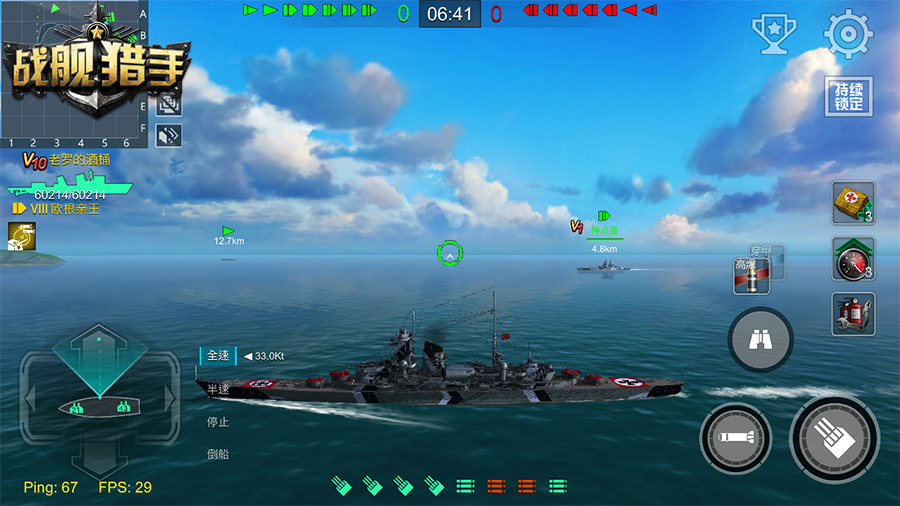This screenshot has width=900, height=506.
Task: Fire the main gun battery
Action: click(834, 437)
